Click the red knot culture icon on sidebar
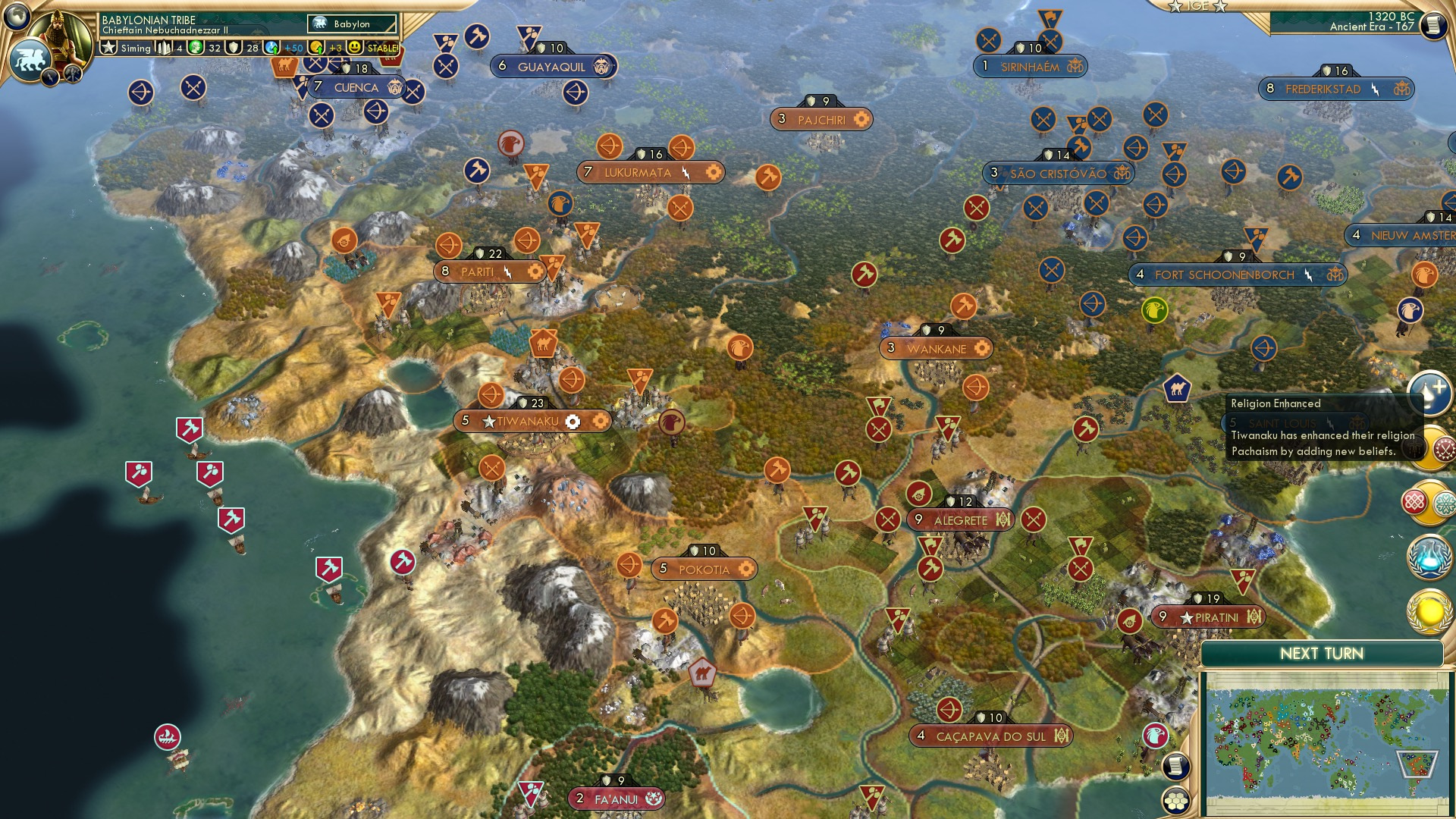1456x819 pixels. point(1416,500)
